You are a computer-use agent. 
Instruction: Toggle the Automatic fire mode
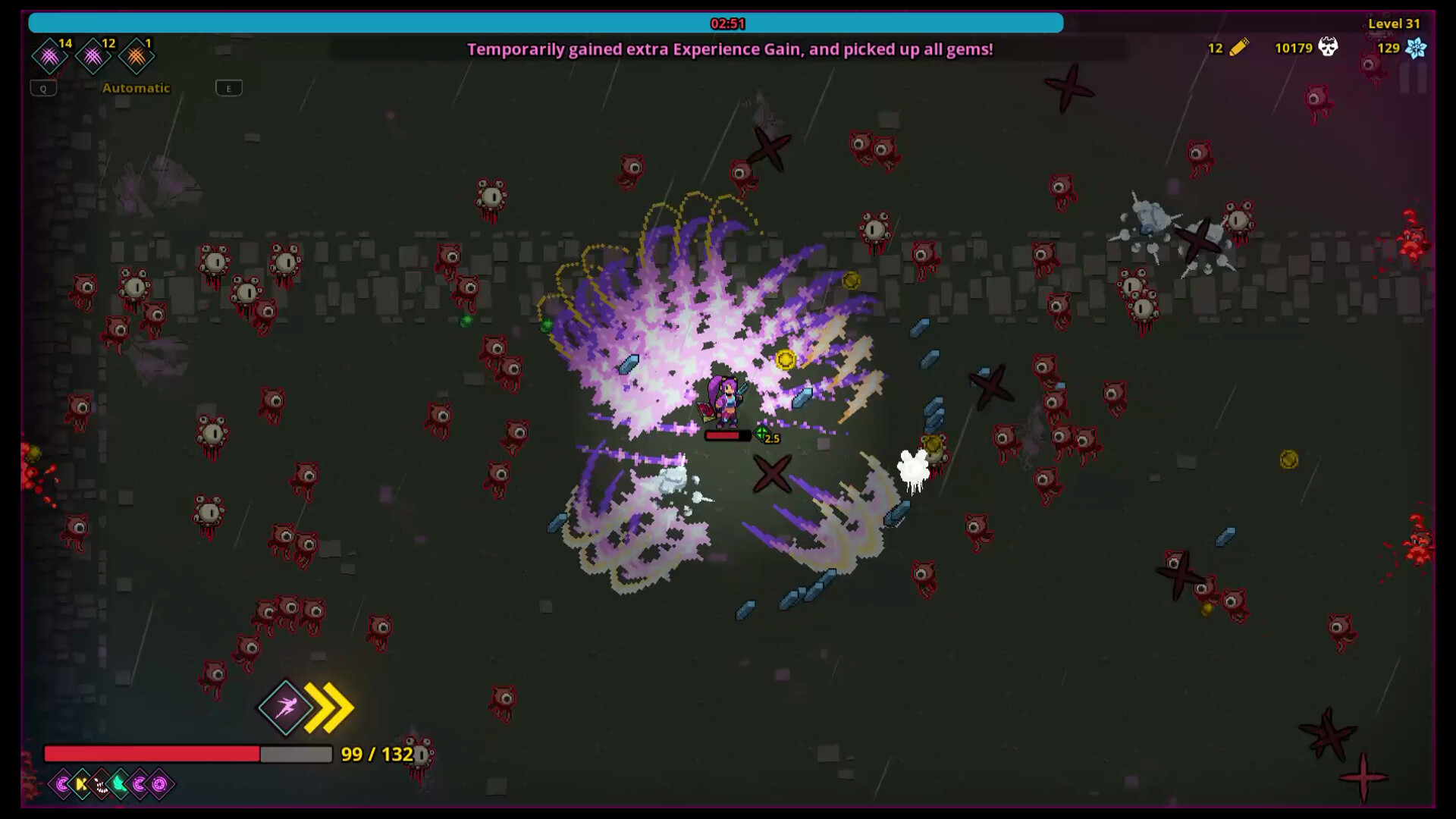coord(136,88)
